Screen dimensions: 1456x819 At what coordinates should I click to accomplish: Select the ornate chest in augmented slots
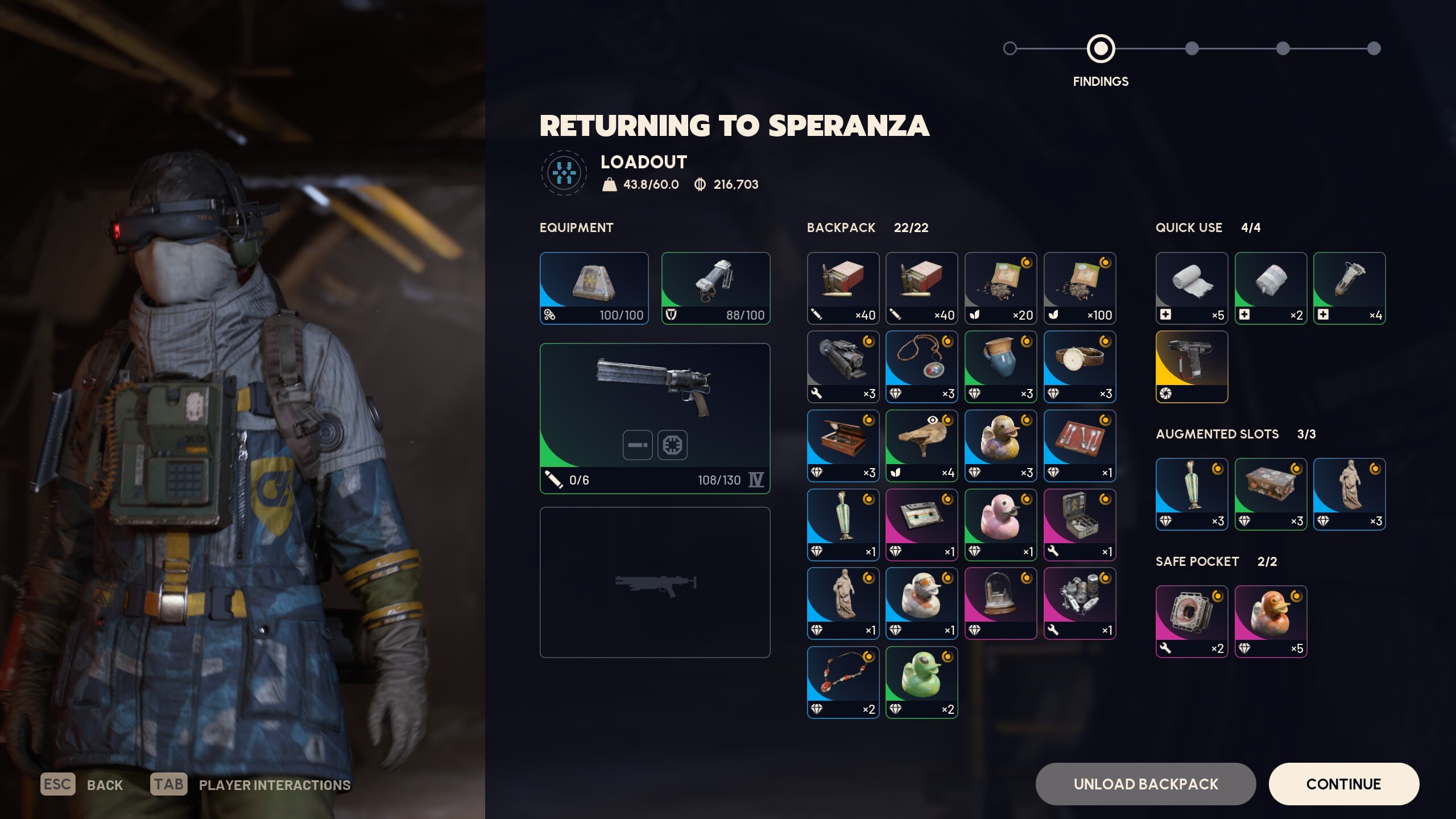1271,494
